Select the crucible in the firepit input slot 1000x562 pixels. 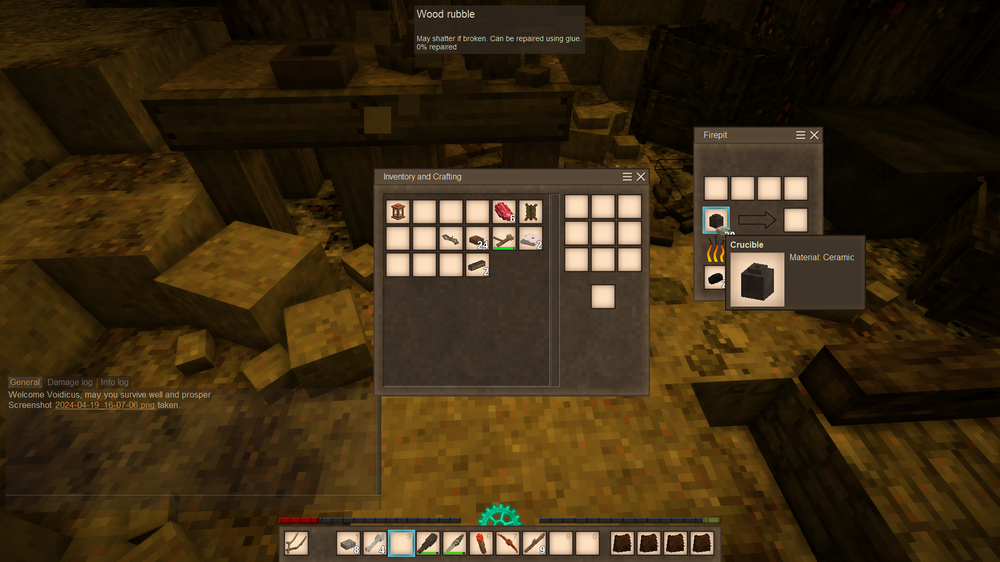click(x=716, y=220)
